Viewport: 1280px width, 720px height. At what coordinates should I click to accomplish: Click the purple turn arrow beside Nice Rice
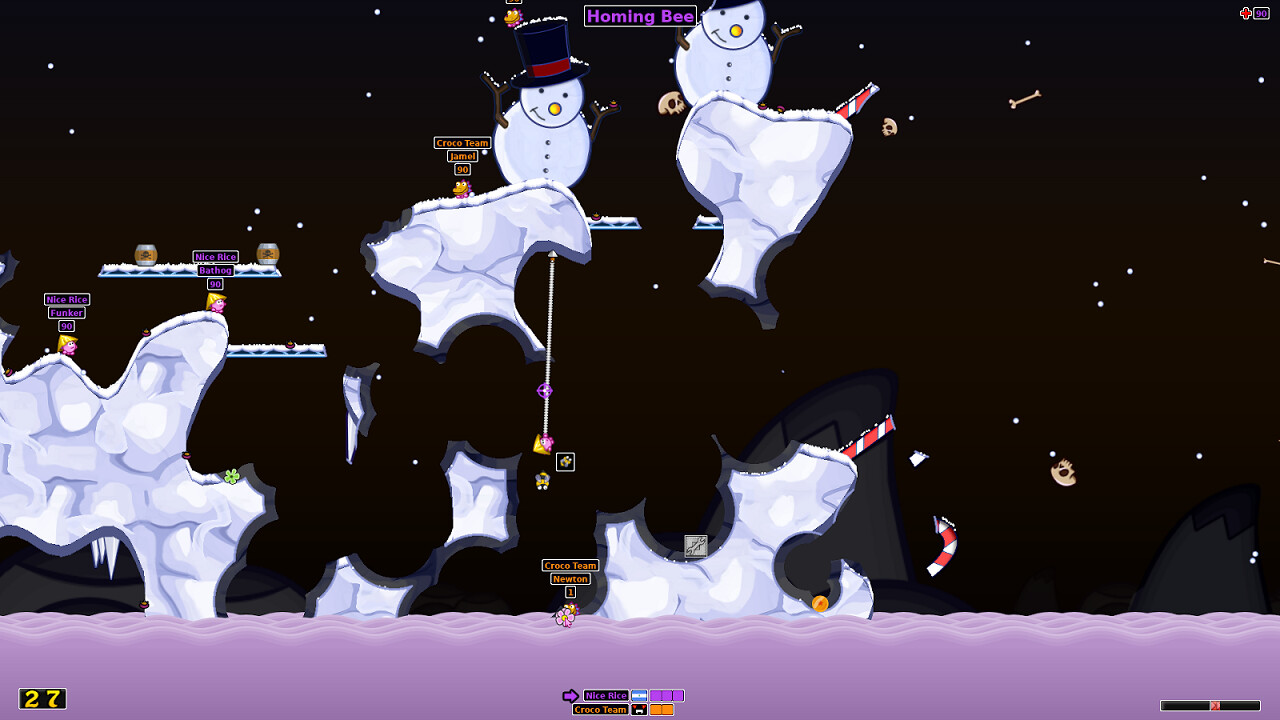572,694
